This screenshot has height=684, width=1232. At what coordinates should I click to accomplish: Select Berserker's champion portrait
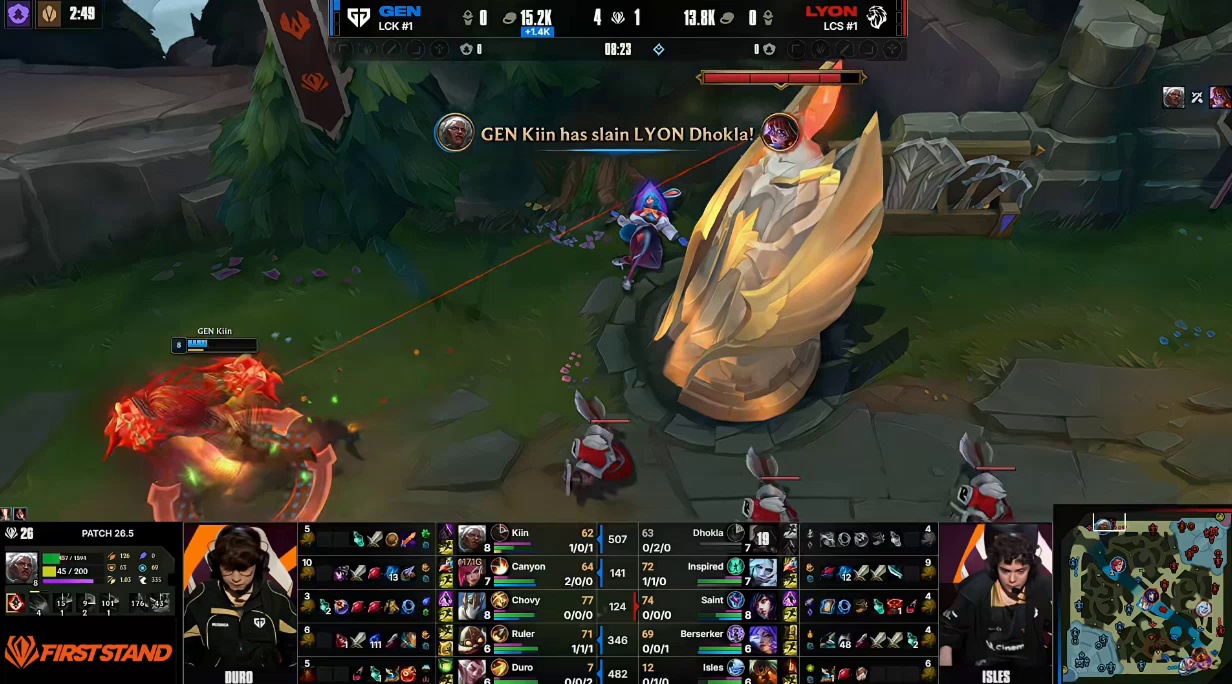tap(763, 639)
